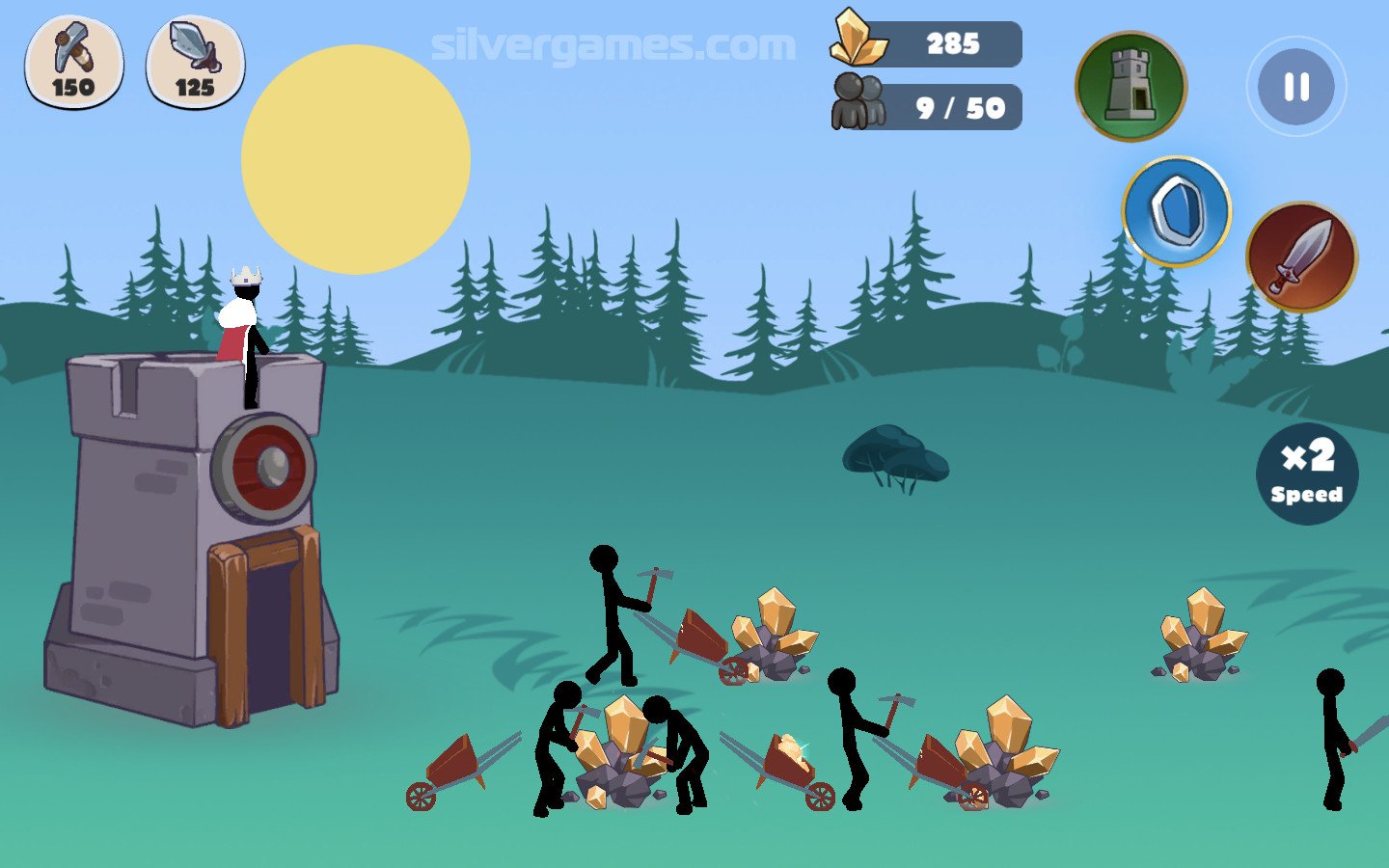Select the blue shield defend command
This screenshot has height=868, width=1389.
pos(1176,211)
